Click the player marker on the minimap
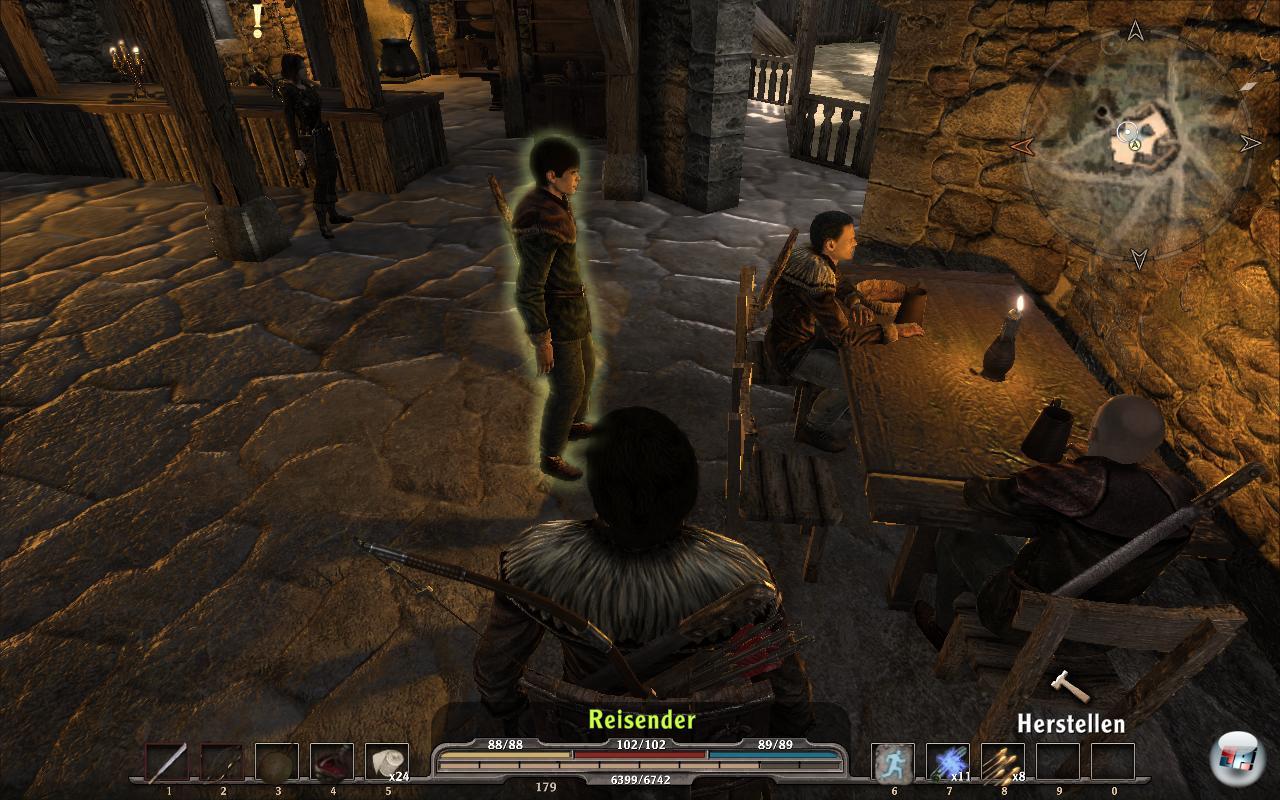The height and width of the screenshot is (800, 1280). [1135, 146]
